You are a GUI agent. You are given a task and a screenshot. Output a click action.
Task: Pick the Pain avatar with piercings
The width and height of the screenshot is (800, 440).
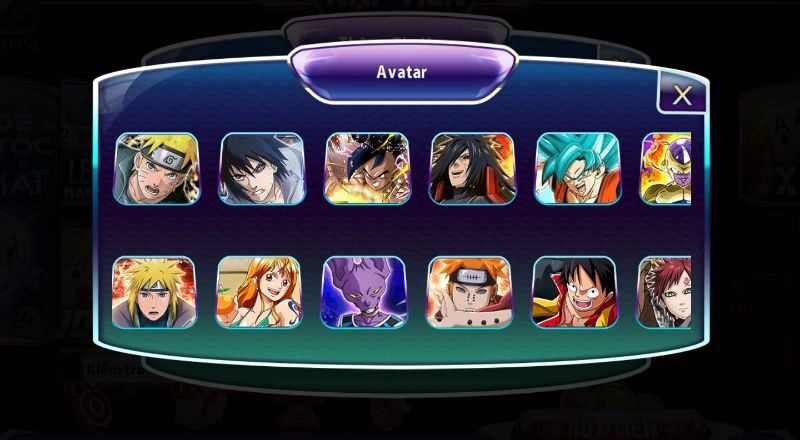pos(469,292)
